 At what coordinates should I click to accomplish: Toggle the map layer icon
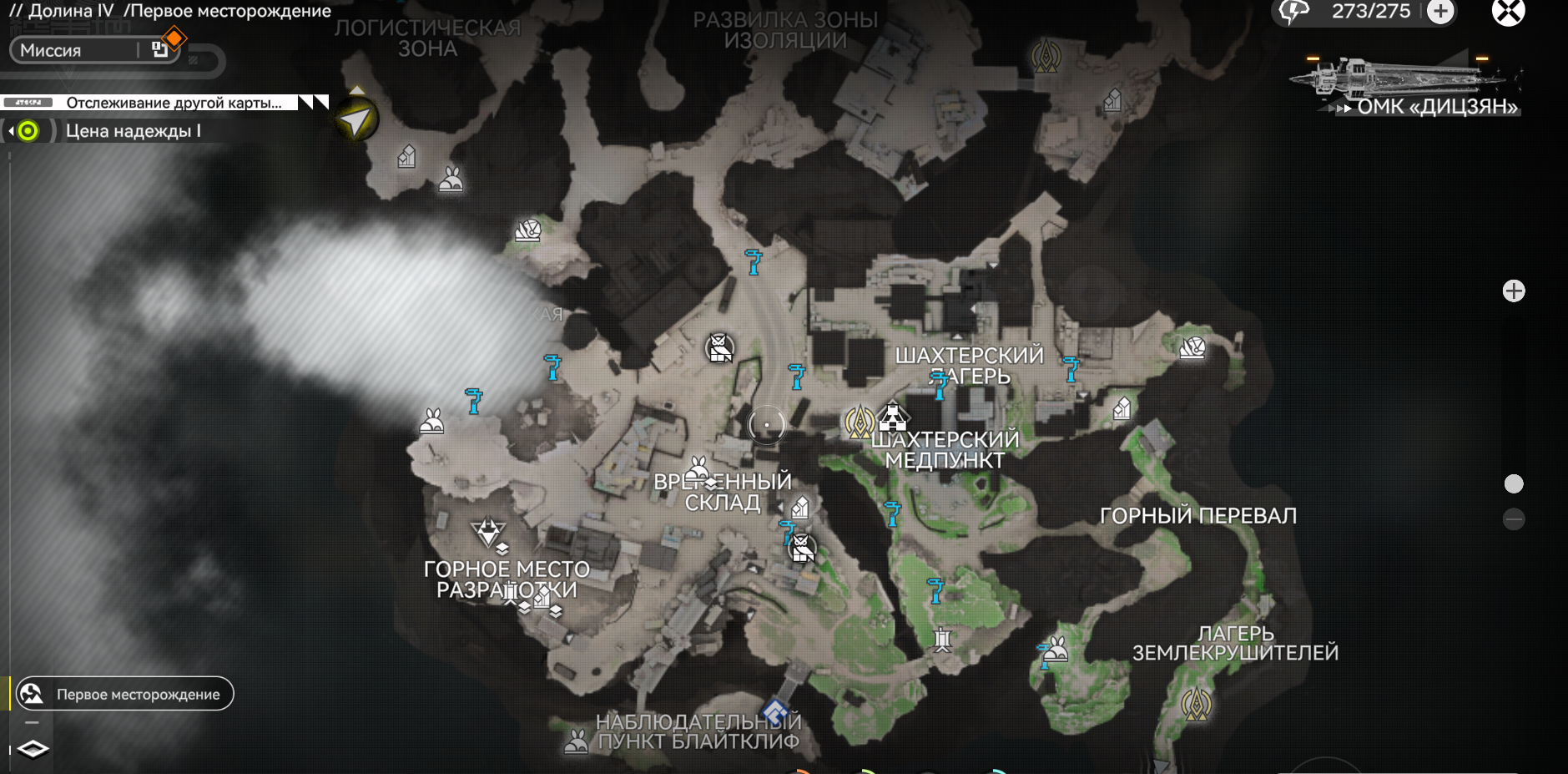(33, 749)
